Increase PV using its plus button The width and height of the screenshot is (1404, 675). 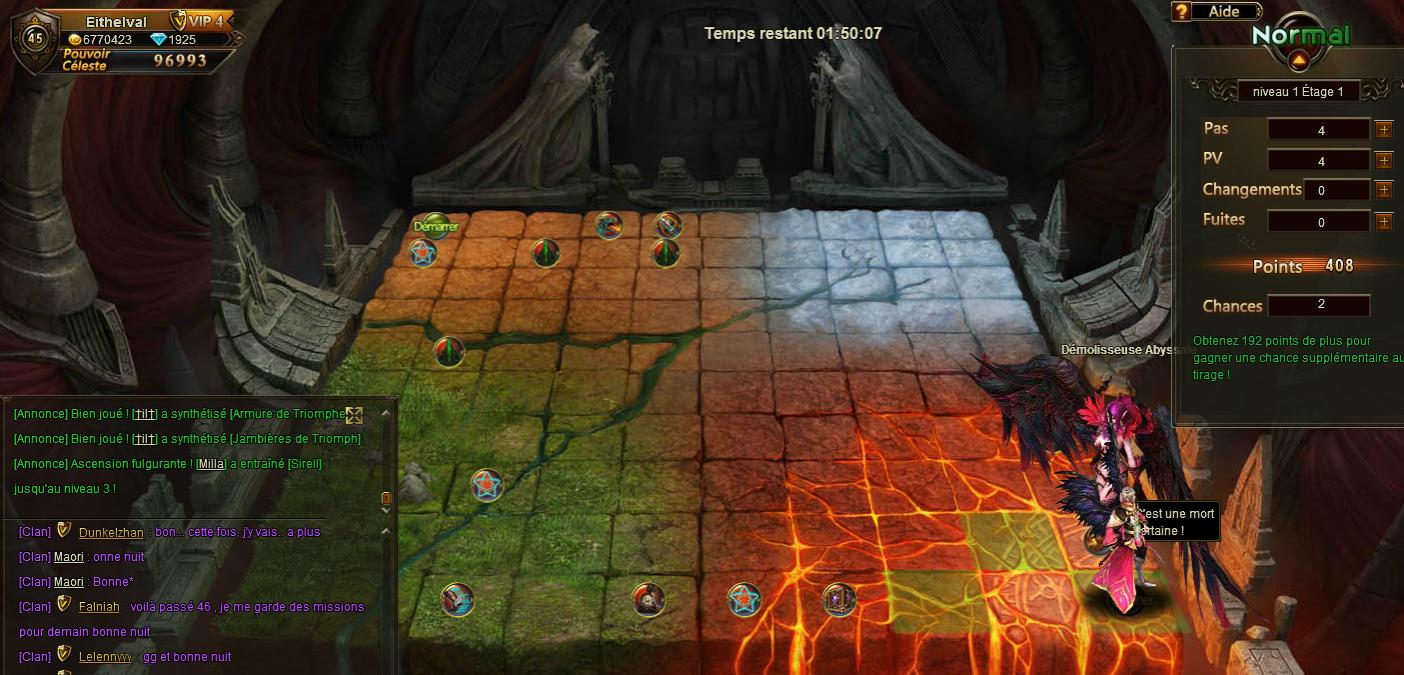click(x=1384, y=160)
